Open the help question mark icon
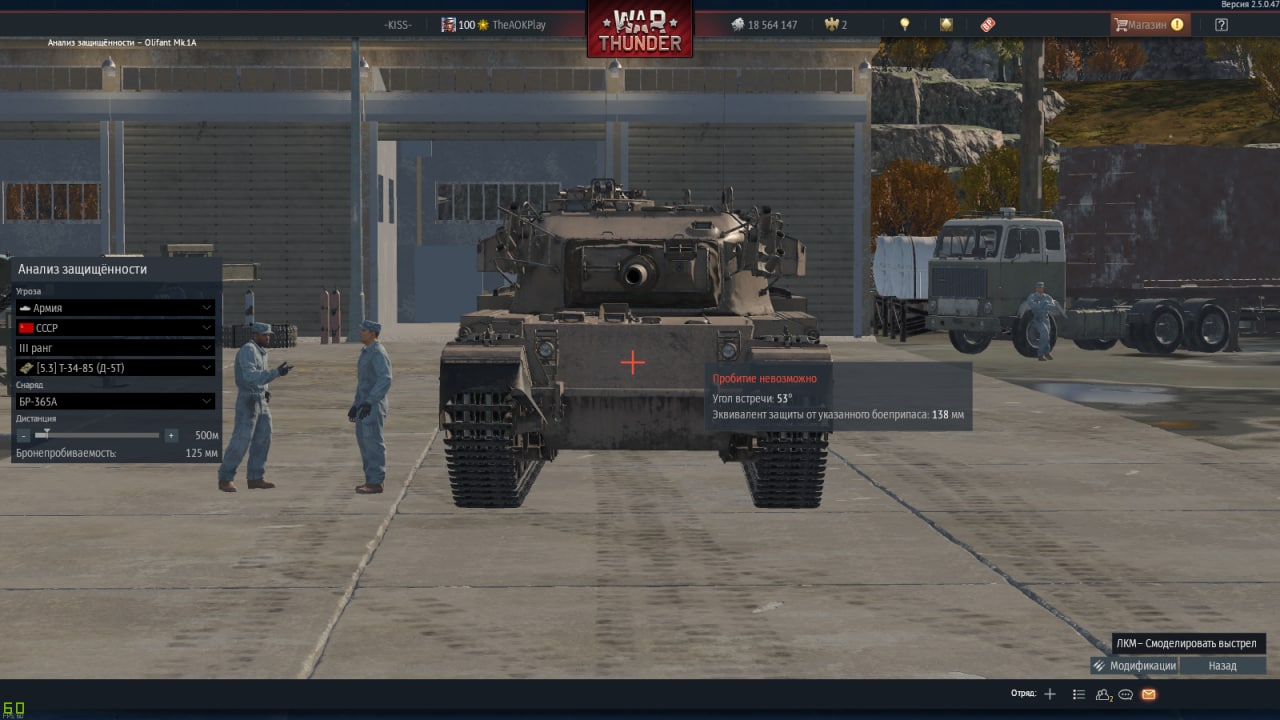 click(x=1221, y=25)
